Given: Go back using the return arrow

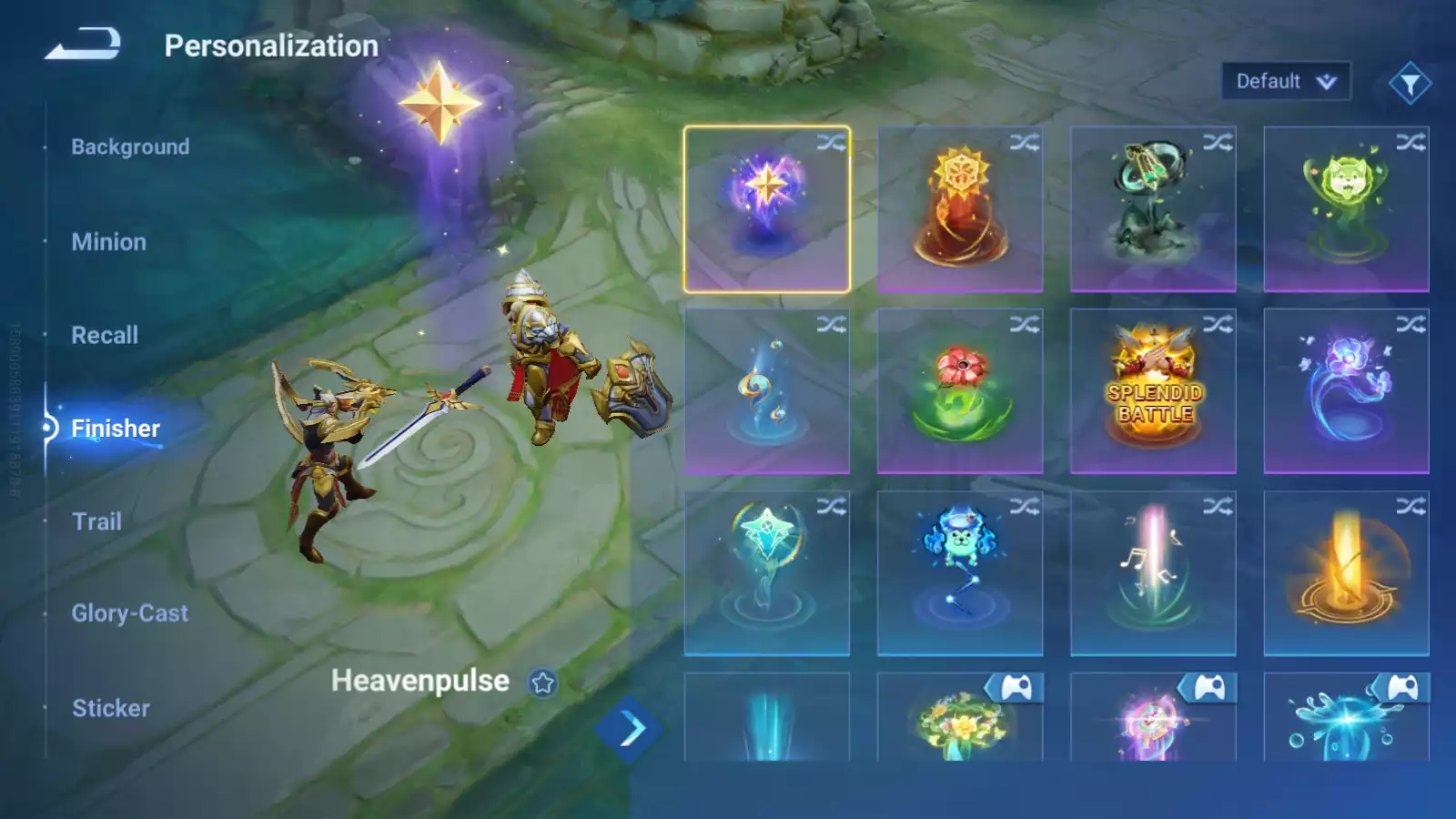Looking at the screenshot, I should tap(83, 44).
